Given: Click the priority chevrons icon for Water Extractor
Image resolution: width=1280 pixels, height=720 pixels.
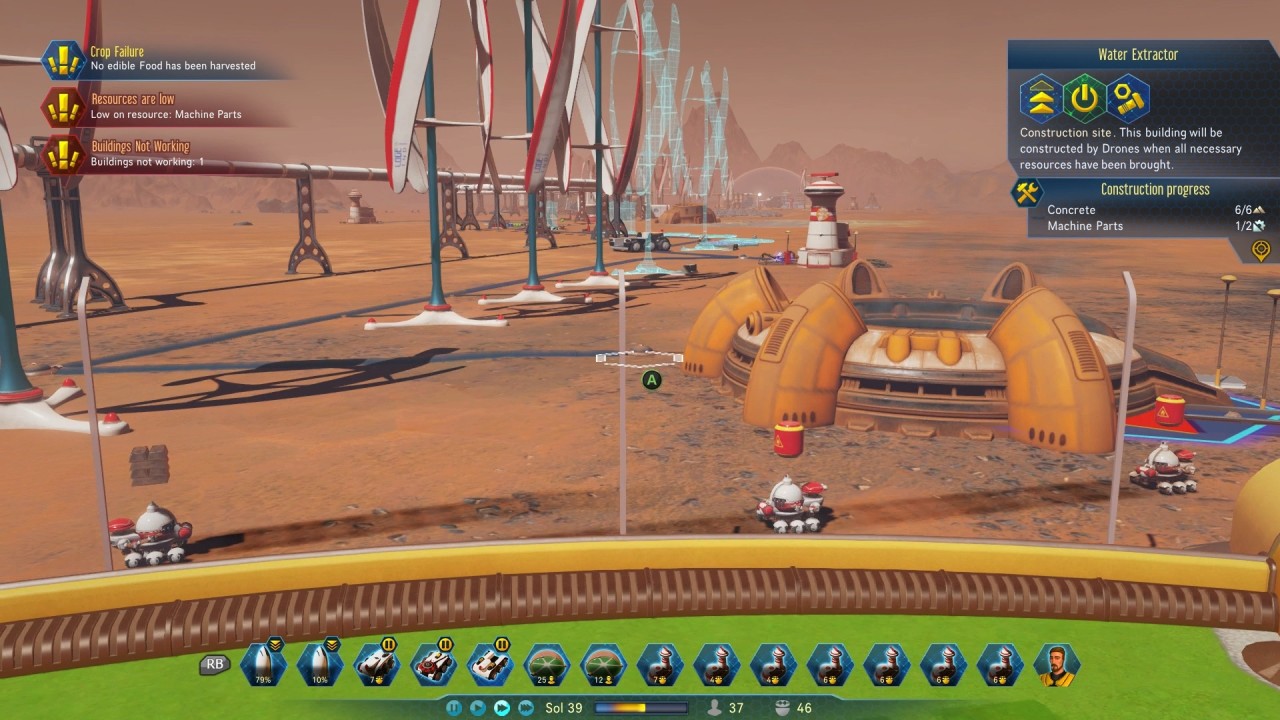Looking at the screenshot, I should click(1040, 98).
